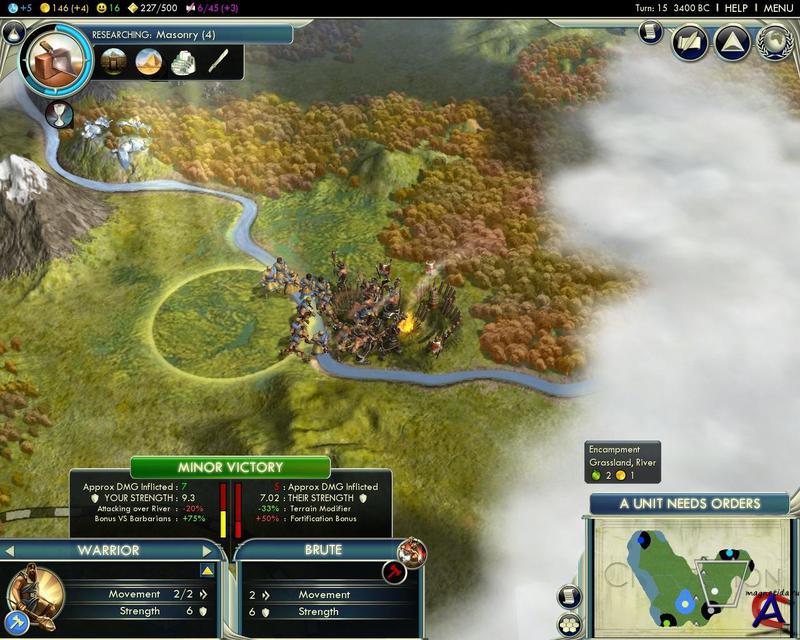Click the 'A Unit Needs Orders' button
Viewport: 800px width, 640px height.
click(689, 504)
